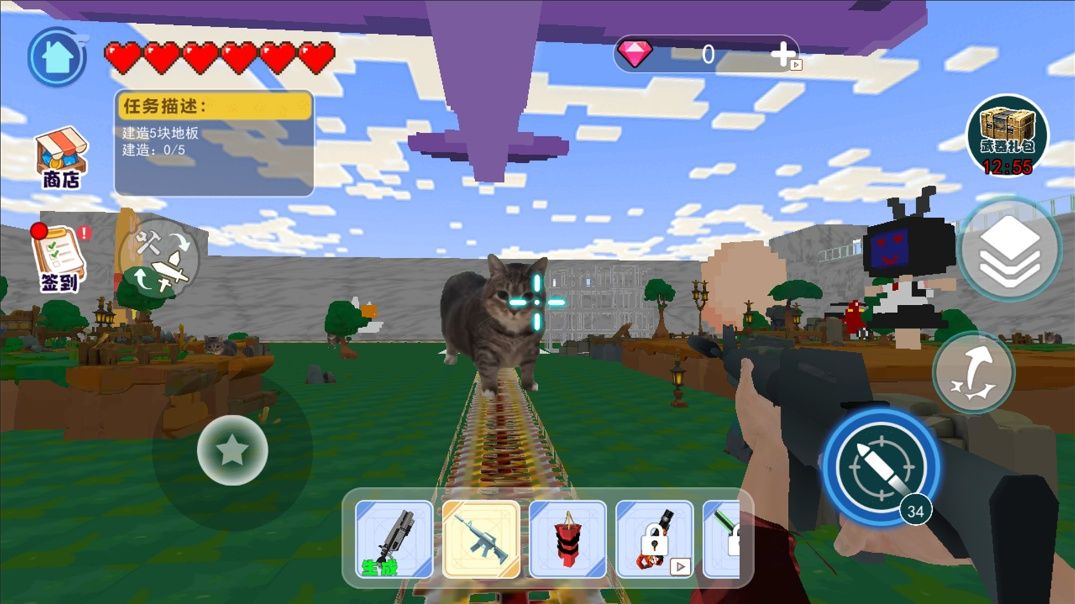This screenshot has height=604, width=1075.
Task: Toggle build and combat mode switch
Action: click(160, 258)
